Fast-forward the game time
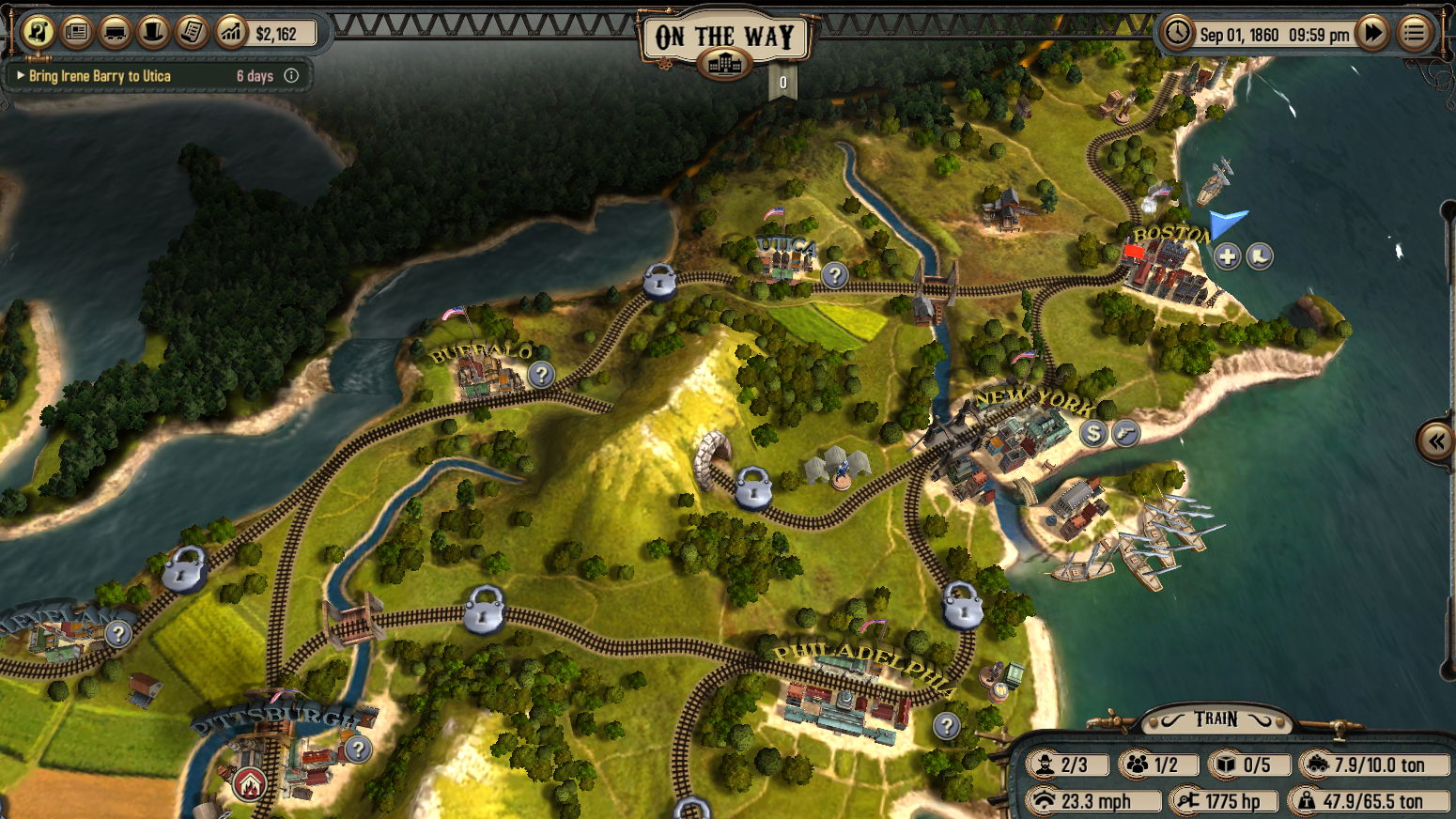 [x=1373, y=34]
